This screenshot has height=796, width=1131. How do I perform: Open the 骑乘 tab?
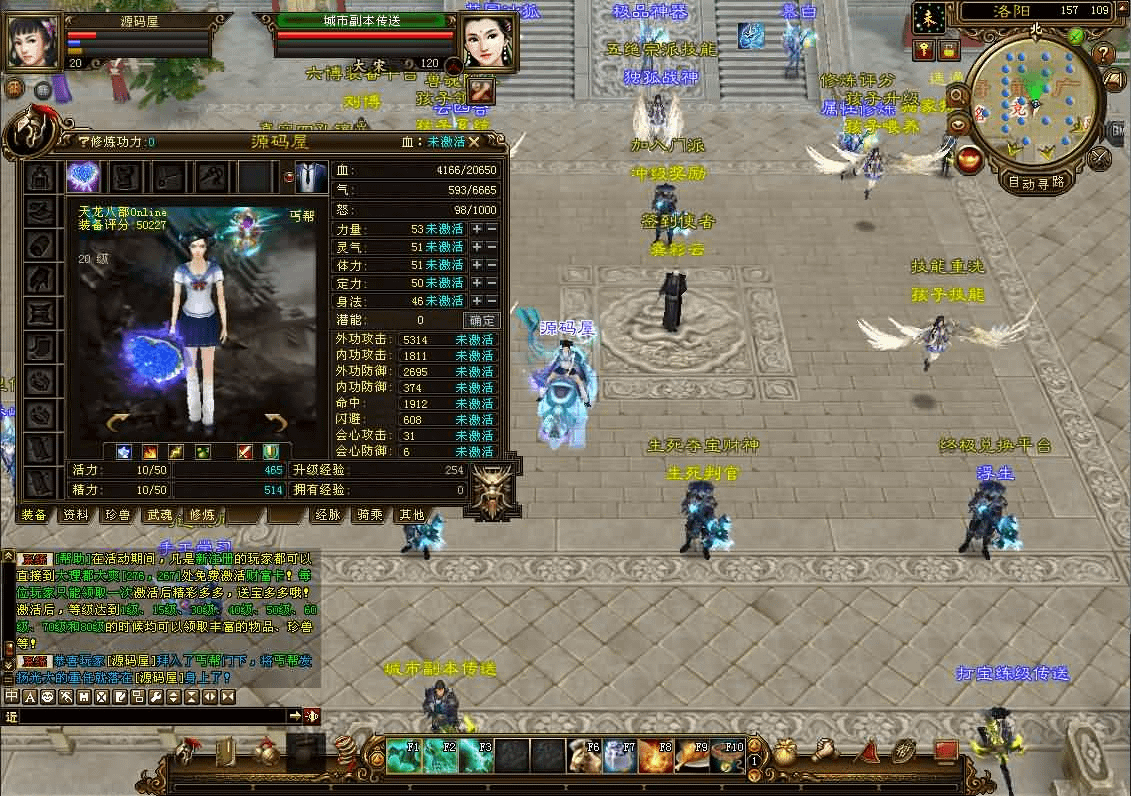pos(370,515)
